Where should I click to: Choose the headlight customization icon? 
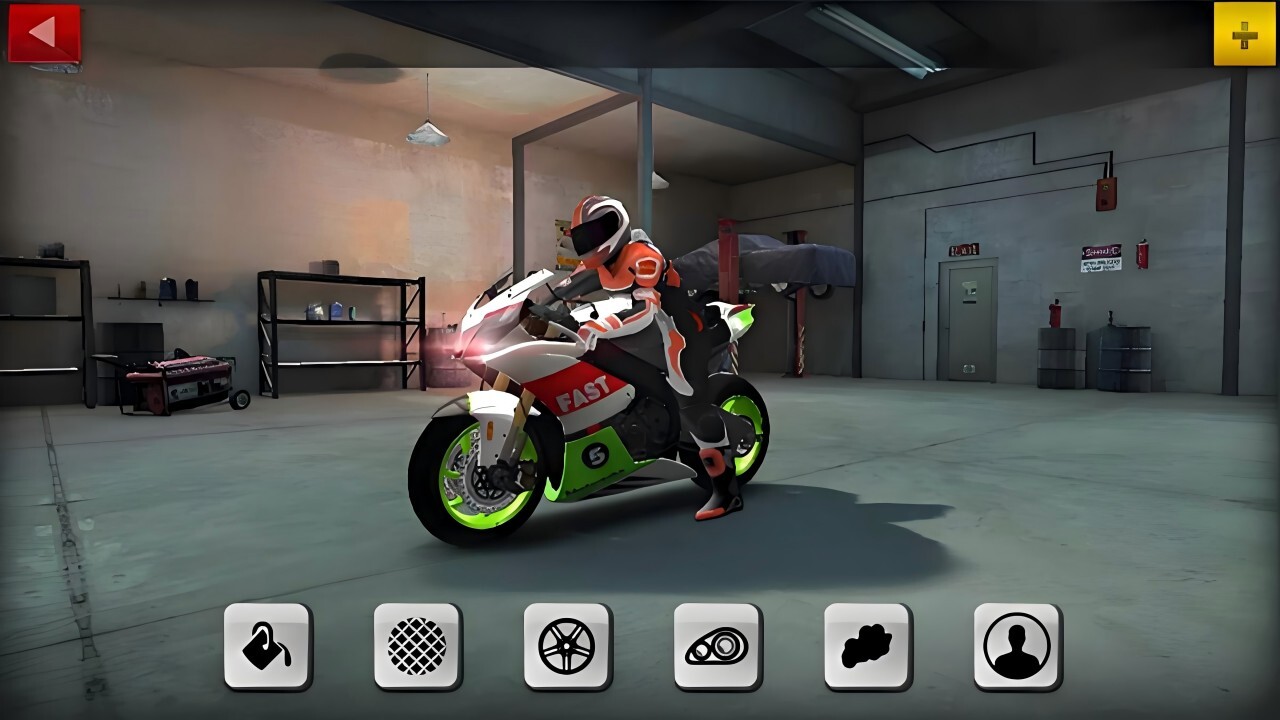(717, 646)
